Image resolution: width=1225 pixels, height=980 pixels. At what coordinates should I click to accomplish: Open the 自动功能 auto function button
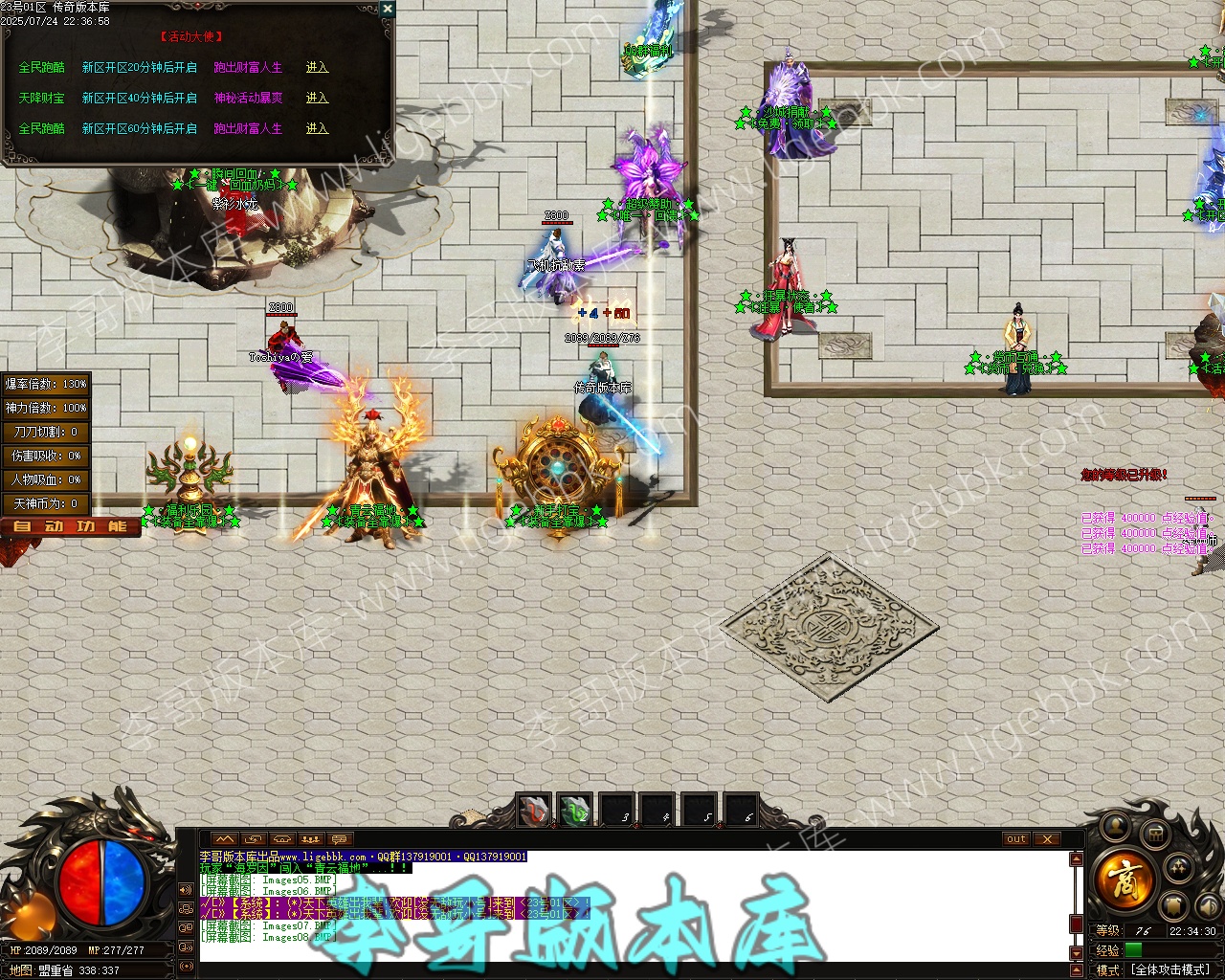[x=70, y=526]
